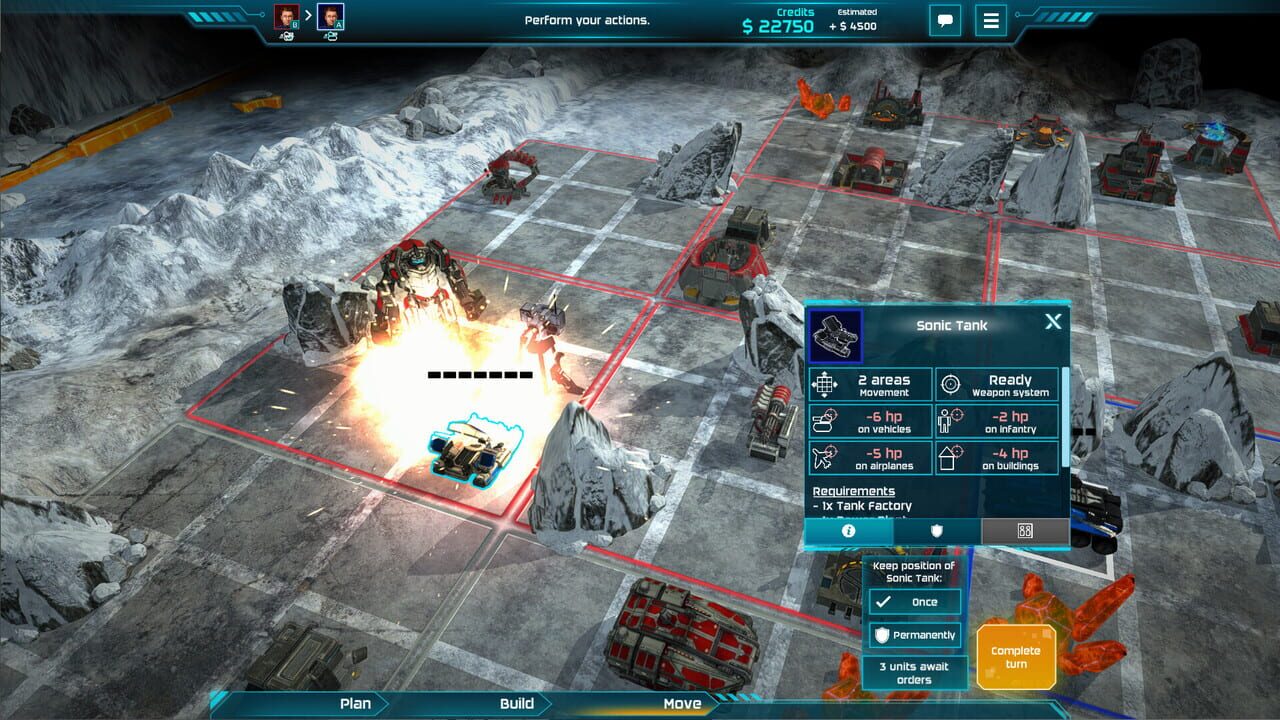The image size is (1280, 720).
Task: Open the hamburger menu at top right
Action: (990, 21)
